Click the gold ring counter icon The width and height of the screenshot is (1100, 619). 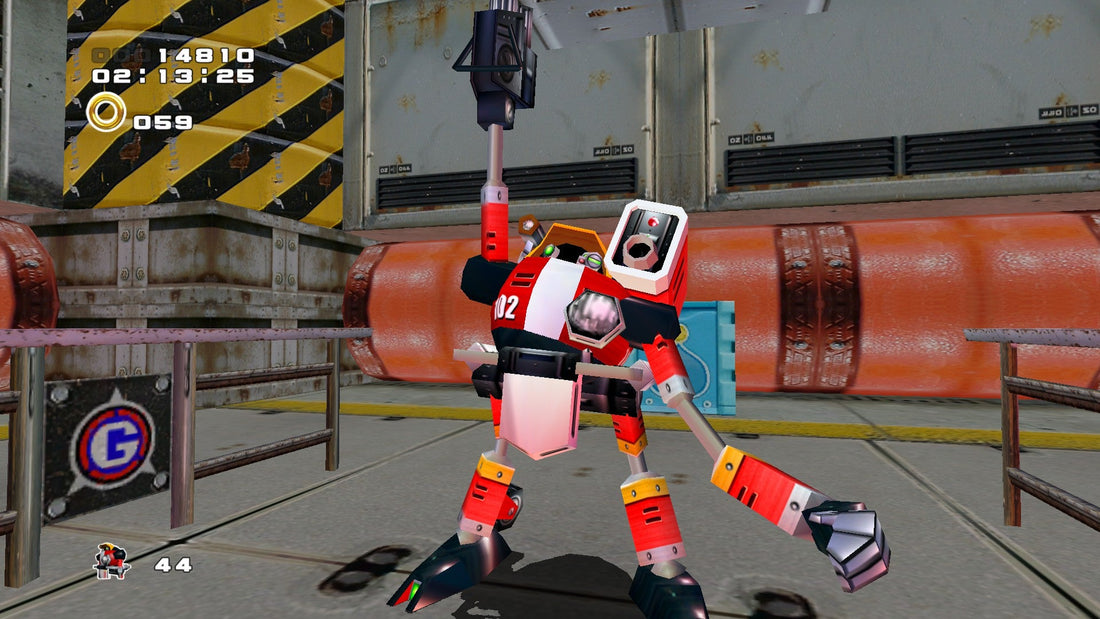(x=105, y=112)
